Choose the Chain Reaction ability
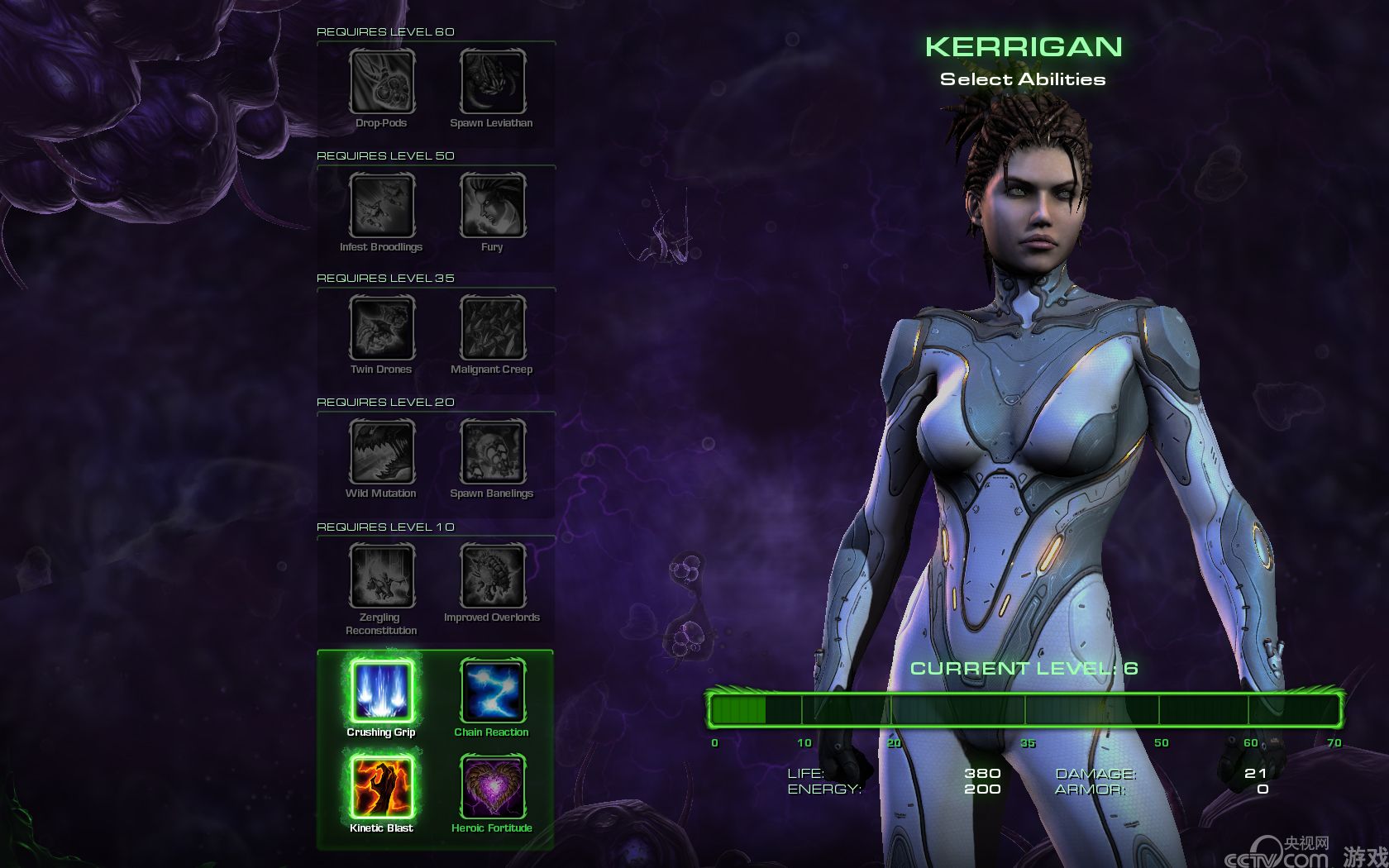Image resolution: width=1389 pixels, height=868 pixels. [x=493, y=691]
